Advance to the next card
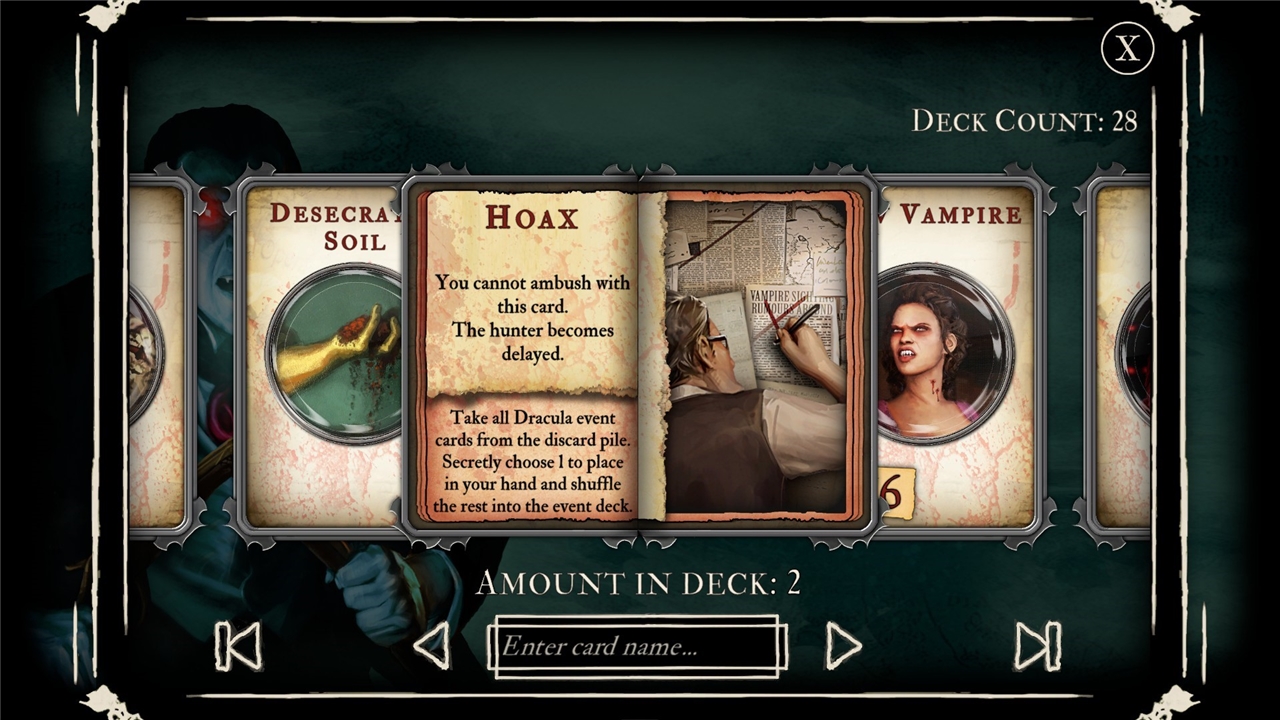Image resolution: width=1280 pixels, height=720 pixels. coord(843,646)
